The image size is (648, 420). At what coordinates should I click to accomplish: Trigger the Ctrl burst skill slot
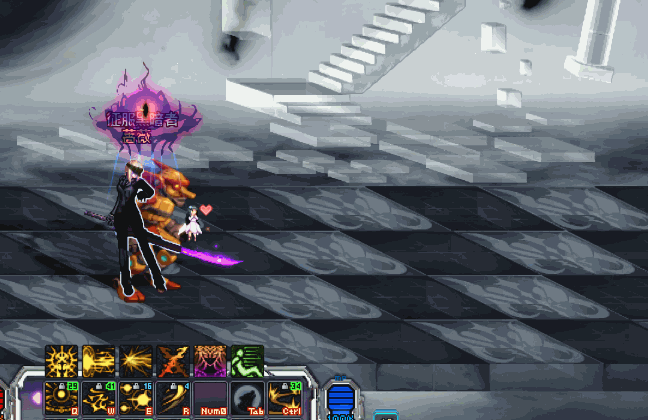tap(284, 397)
